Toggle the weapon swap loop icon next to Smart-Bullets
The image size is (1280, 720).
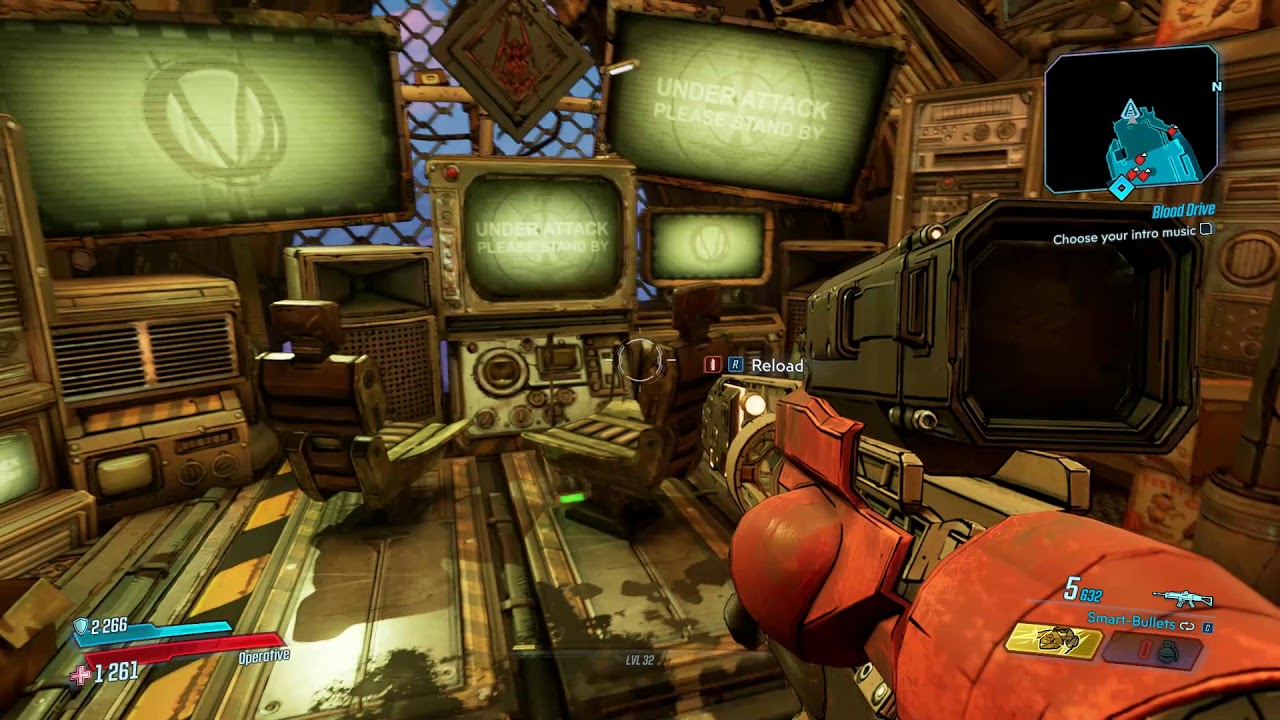pyautogui.click(x=1187, y=626)
